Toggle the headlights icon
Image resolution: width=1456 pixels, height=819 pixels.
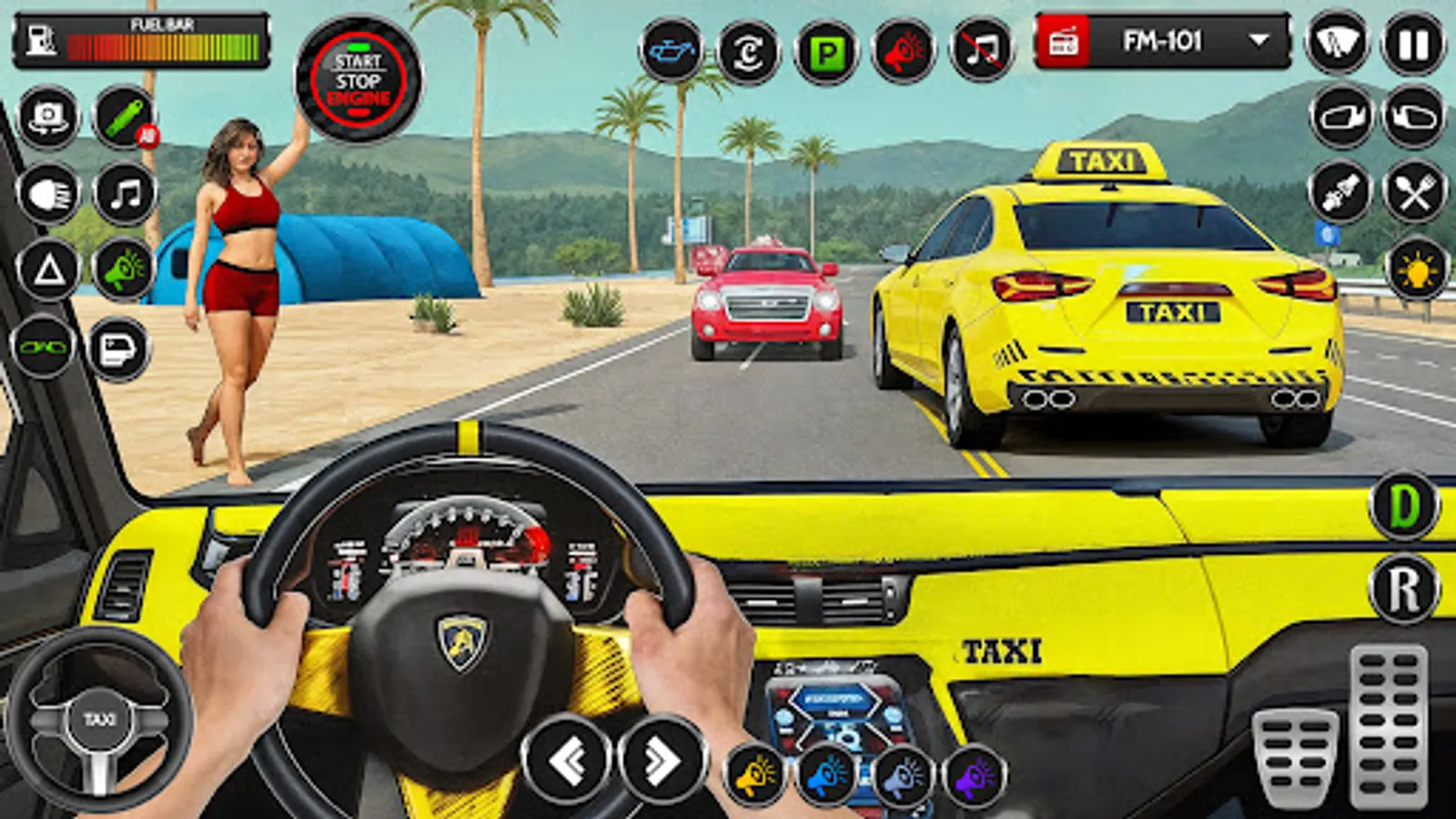coord(50,193)
